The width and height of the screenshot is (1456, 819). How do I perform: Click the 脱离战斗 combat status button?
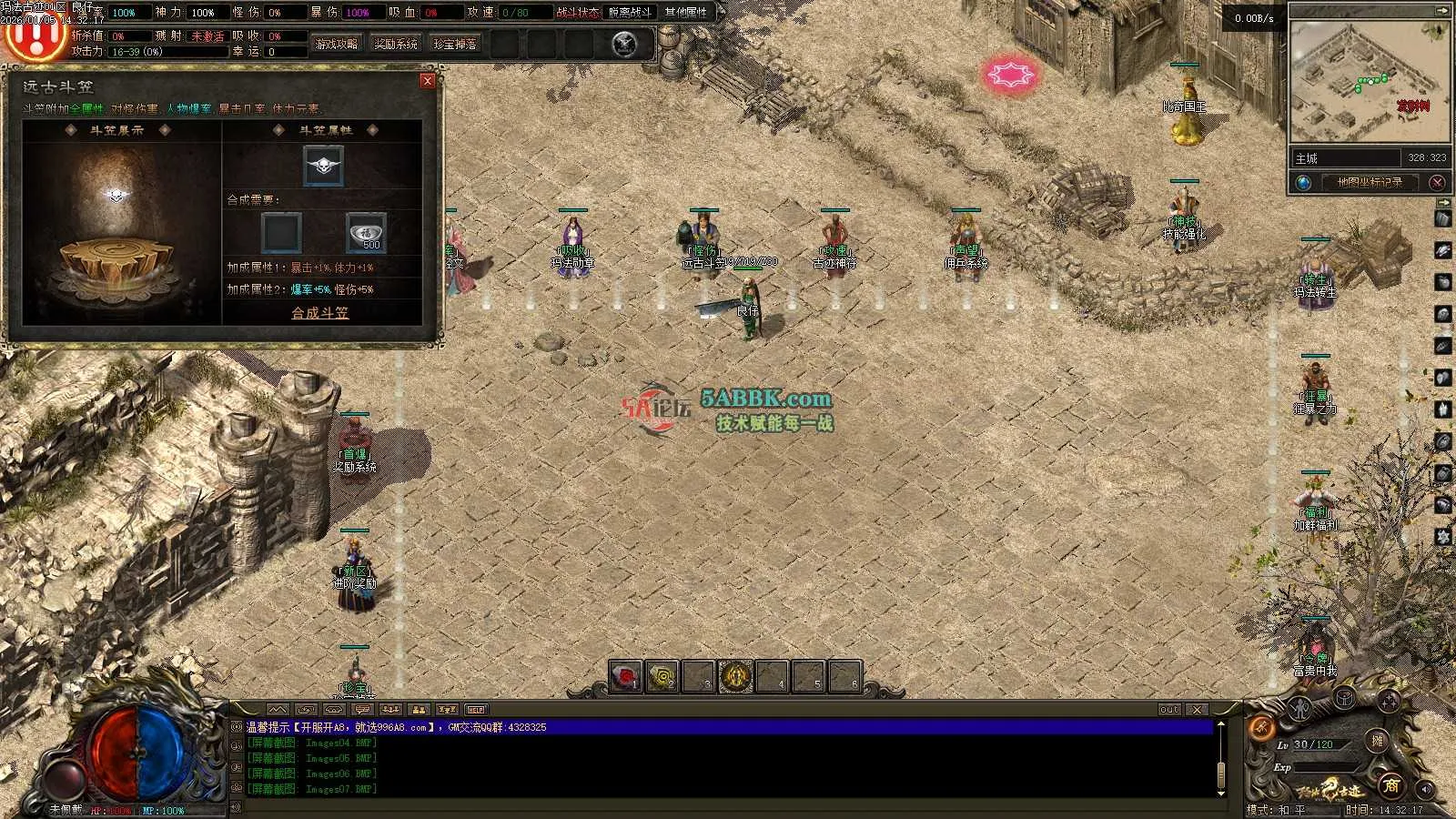[630, 13]
